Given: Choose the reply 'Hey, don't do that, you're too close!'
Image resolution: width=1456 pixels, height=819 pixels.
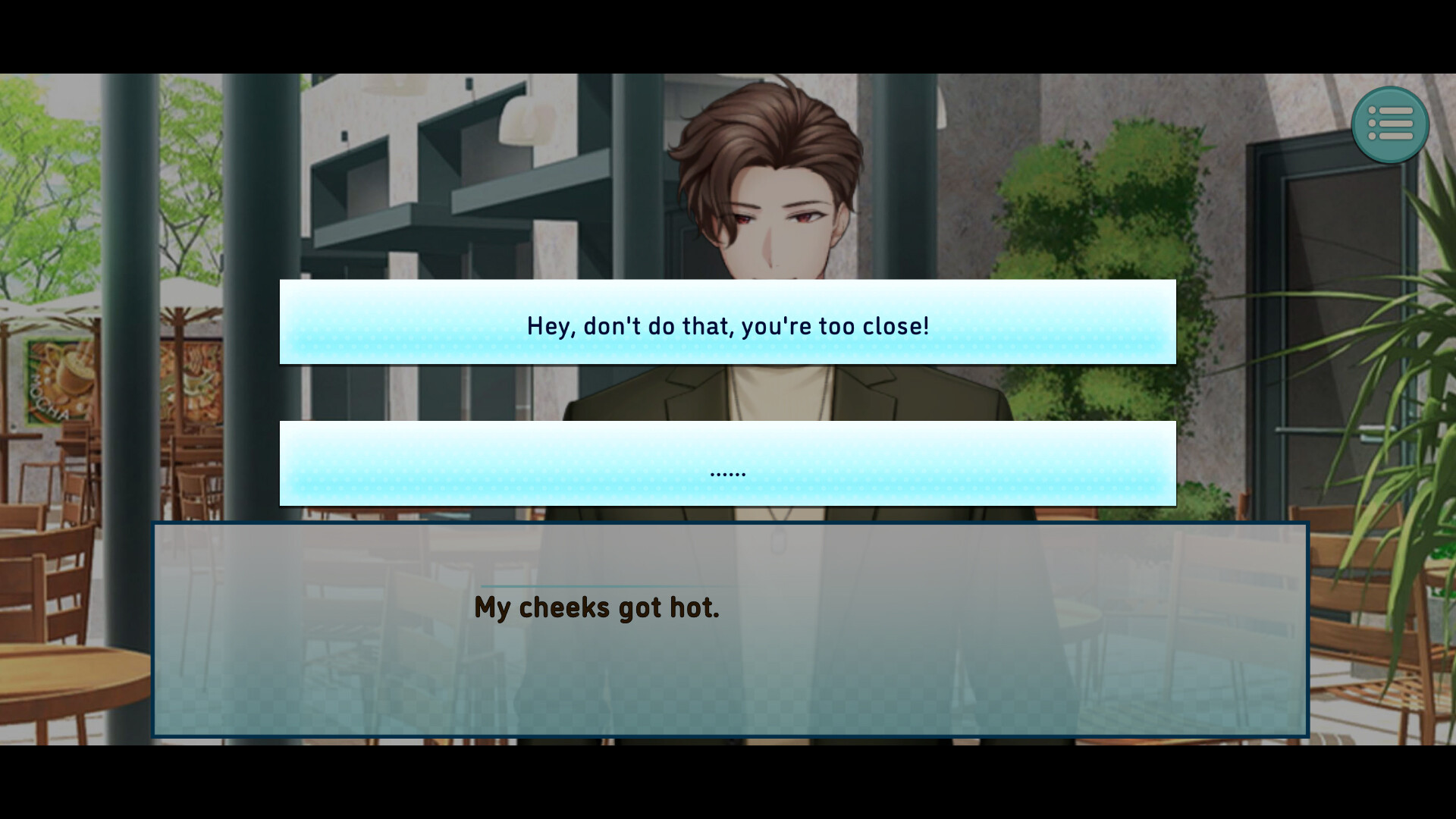Looking at the screenshot, I should (728, 323).
